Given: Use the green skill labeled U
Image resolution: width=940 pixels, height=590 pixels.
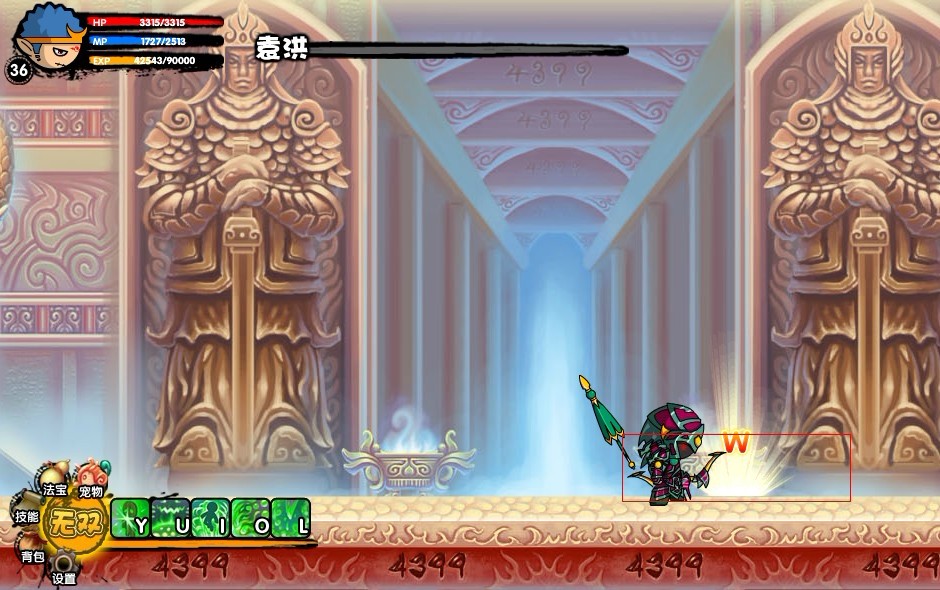Looking at the screenshot, I should [x=171, y=518].
